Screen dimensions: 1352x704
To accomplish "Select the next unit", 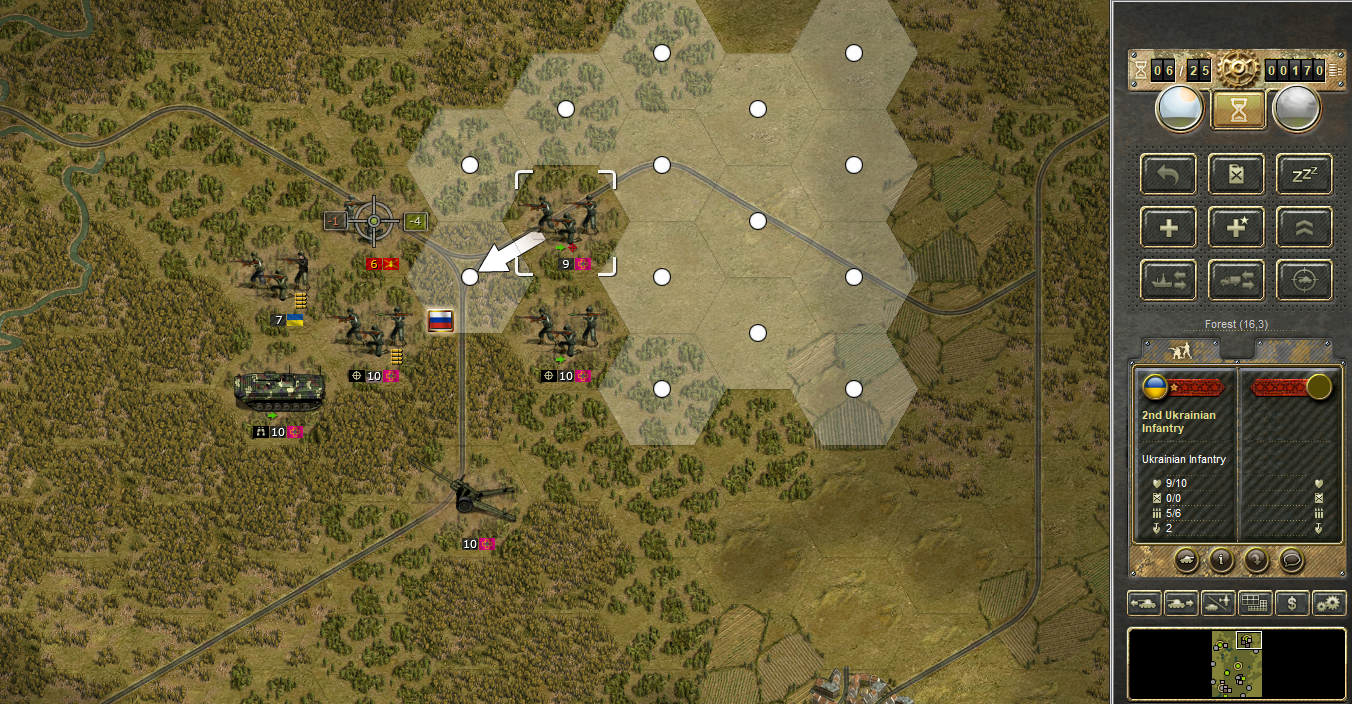I will [x=1181, y=603].
